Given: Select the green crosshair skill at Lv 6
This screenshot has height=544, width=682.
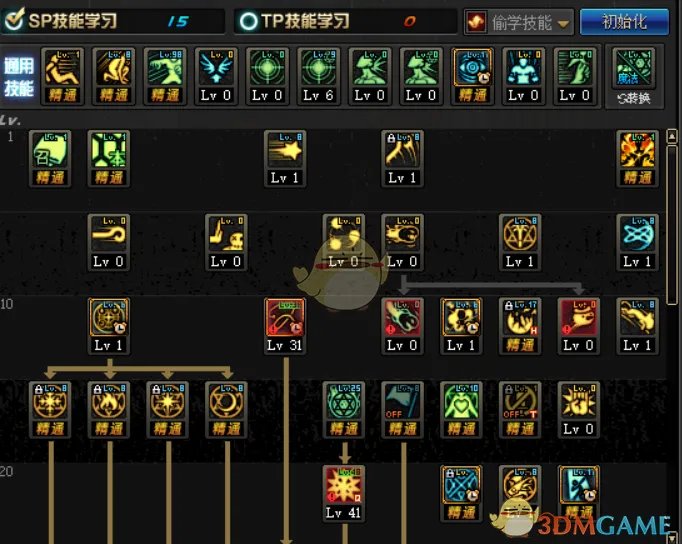Looking at the screenshot, I should (318, 70).
